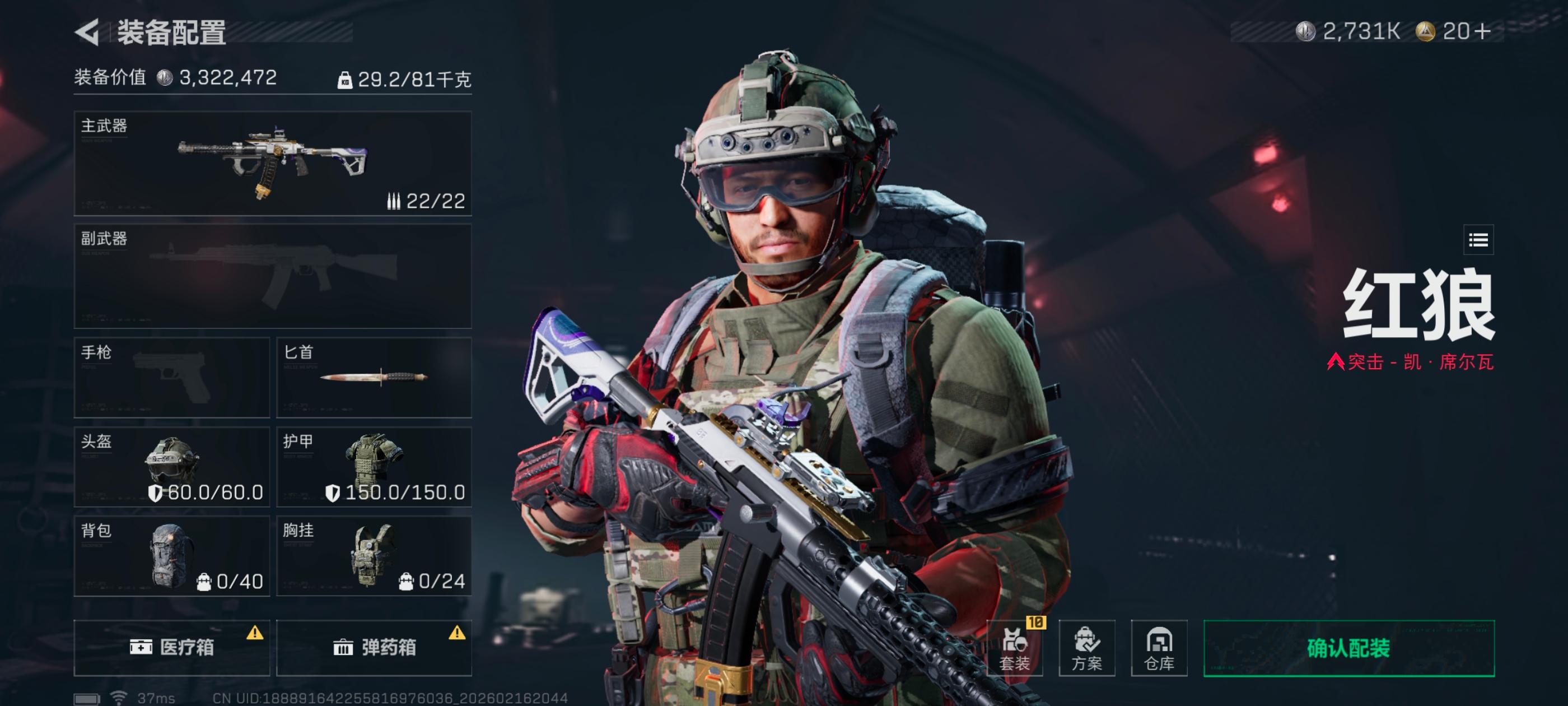Screen dimensions: 1568x706
Task: Go back using the arrow beside 装备配置
Action: 88,32
